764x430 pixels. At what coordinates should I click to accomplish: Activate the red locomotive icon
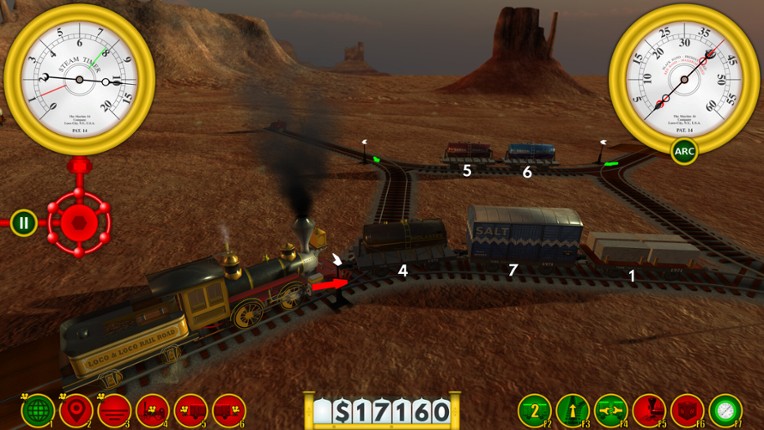[152, 410]
